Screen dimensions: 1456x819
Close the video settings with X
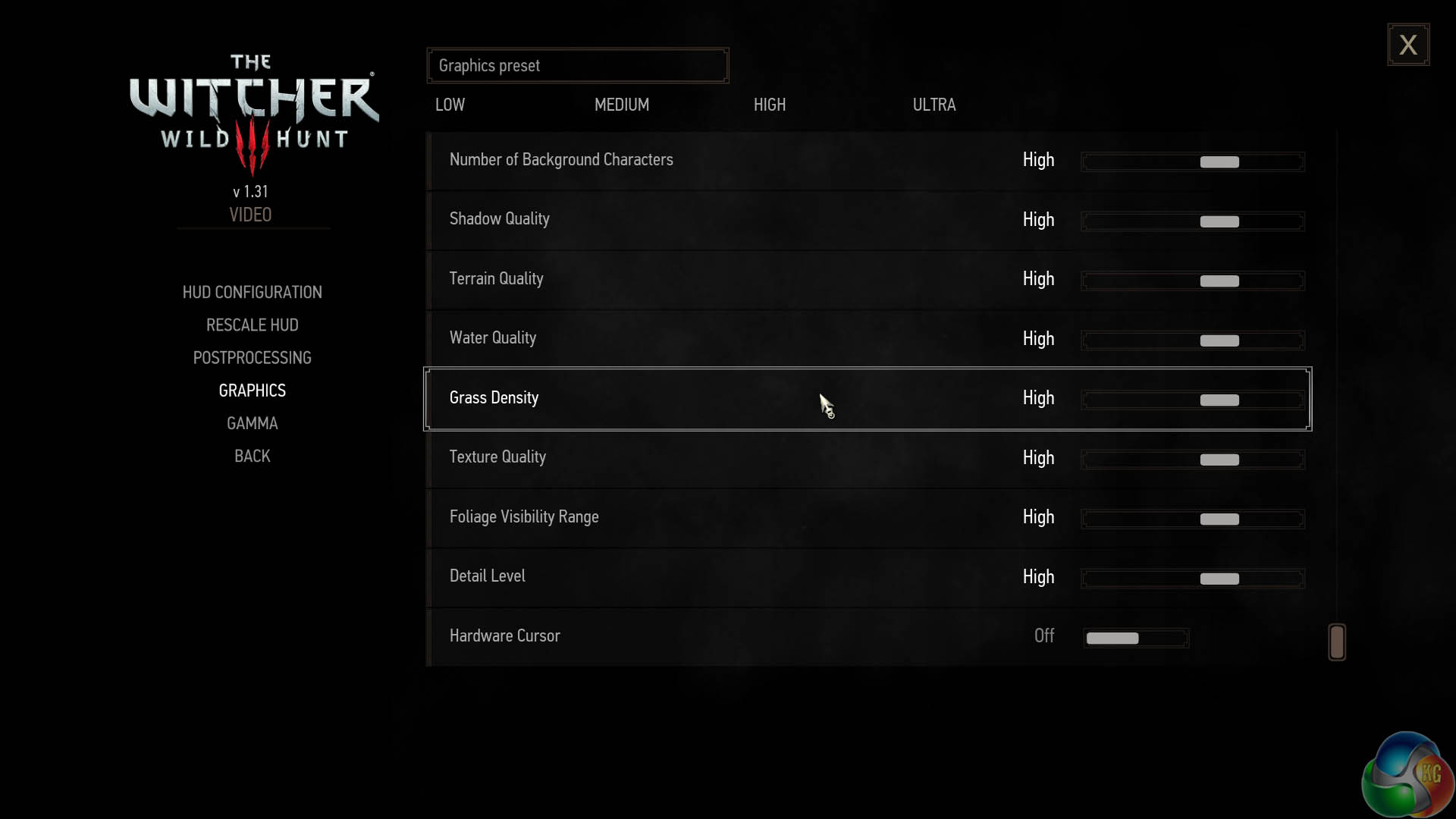click(x=1408, y=45)
